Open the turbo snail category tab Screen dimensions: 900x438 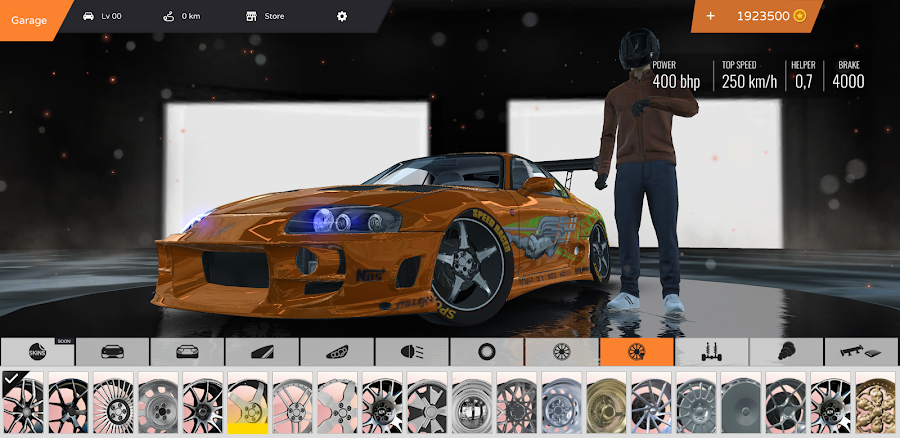click(x=787, y=352)
